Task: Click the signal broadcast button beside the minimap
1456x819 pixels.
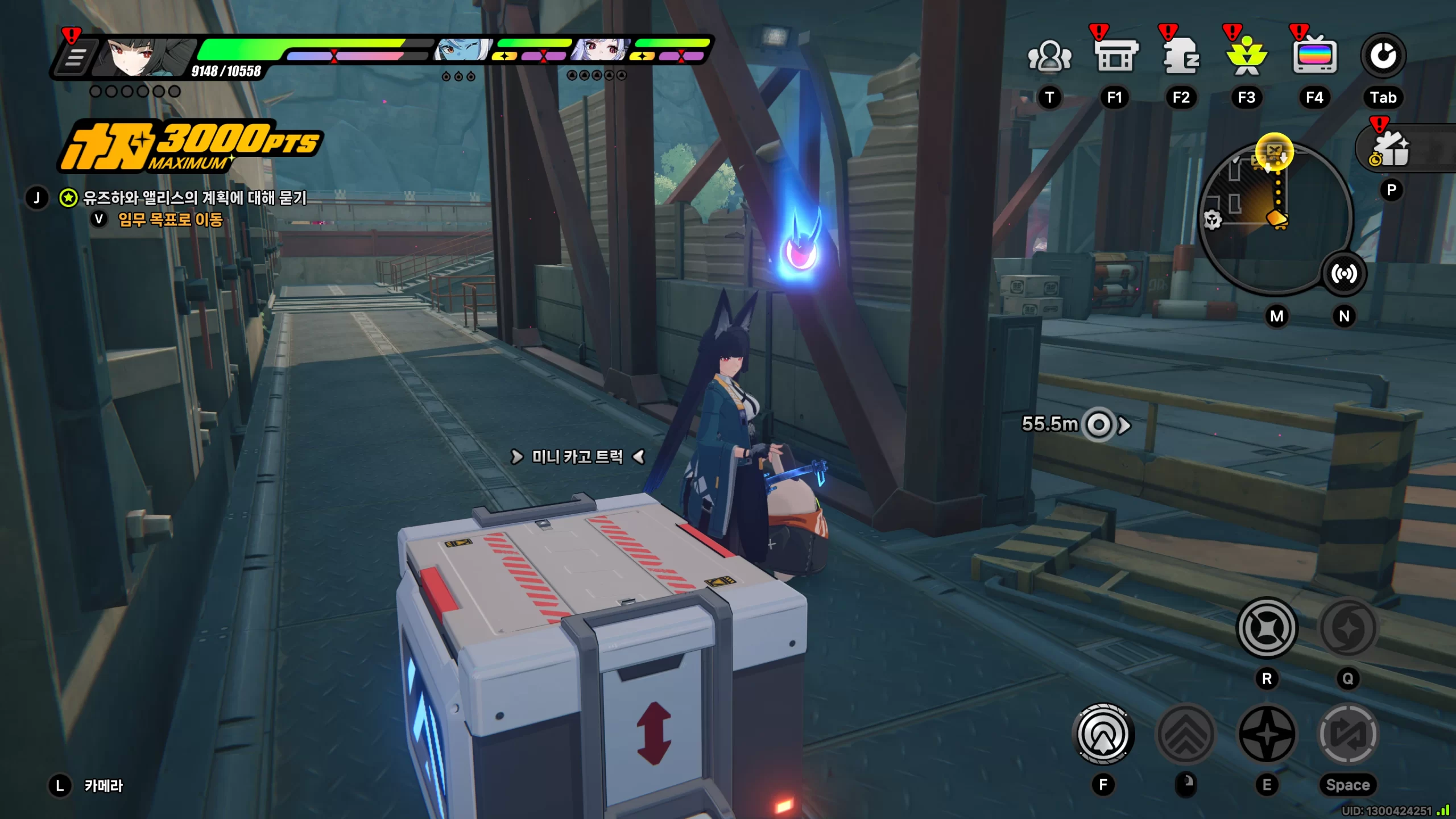Action: coord(1343,274)
